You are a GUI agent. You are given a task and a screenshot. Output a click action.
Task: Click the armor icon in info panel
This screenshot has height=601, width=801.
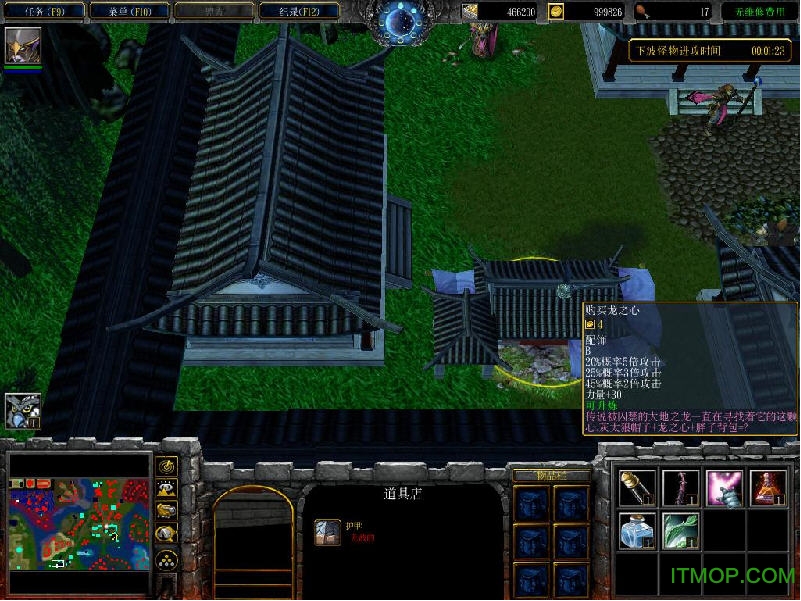click(327, 533)
